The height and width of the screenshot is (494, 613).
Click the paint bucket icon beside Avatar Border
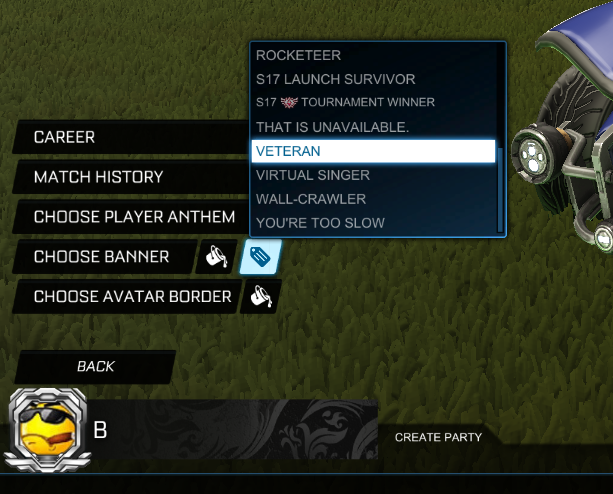tap(261, 297)
